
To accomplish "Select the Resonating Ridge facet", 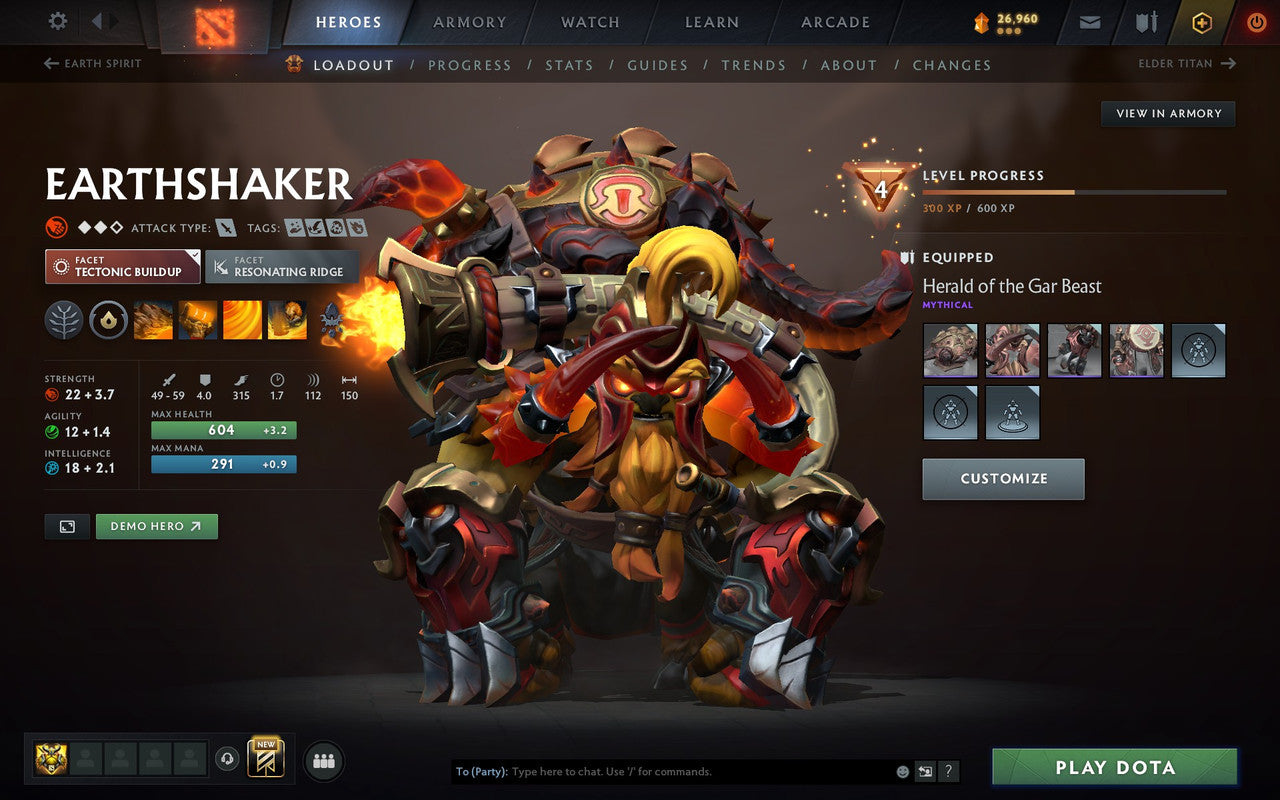I will [281, 267].
